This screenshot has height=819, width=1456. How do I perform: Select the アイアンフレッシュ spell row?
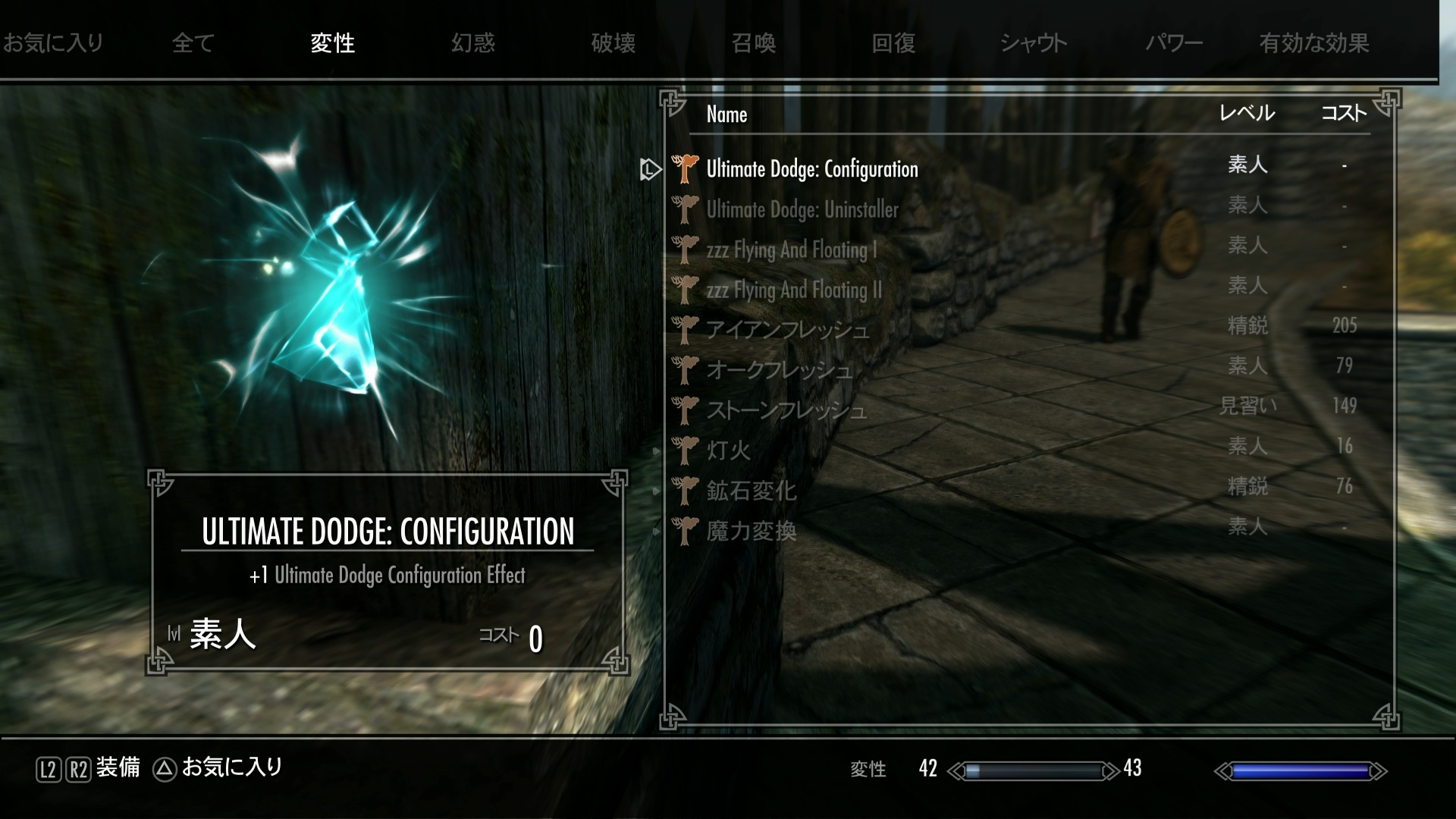[x=787, y=330]
